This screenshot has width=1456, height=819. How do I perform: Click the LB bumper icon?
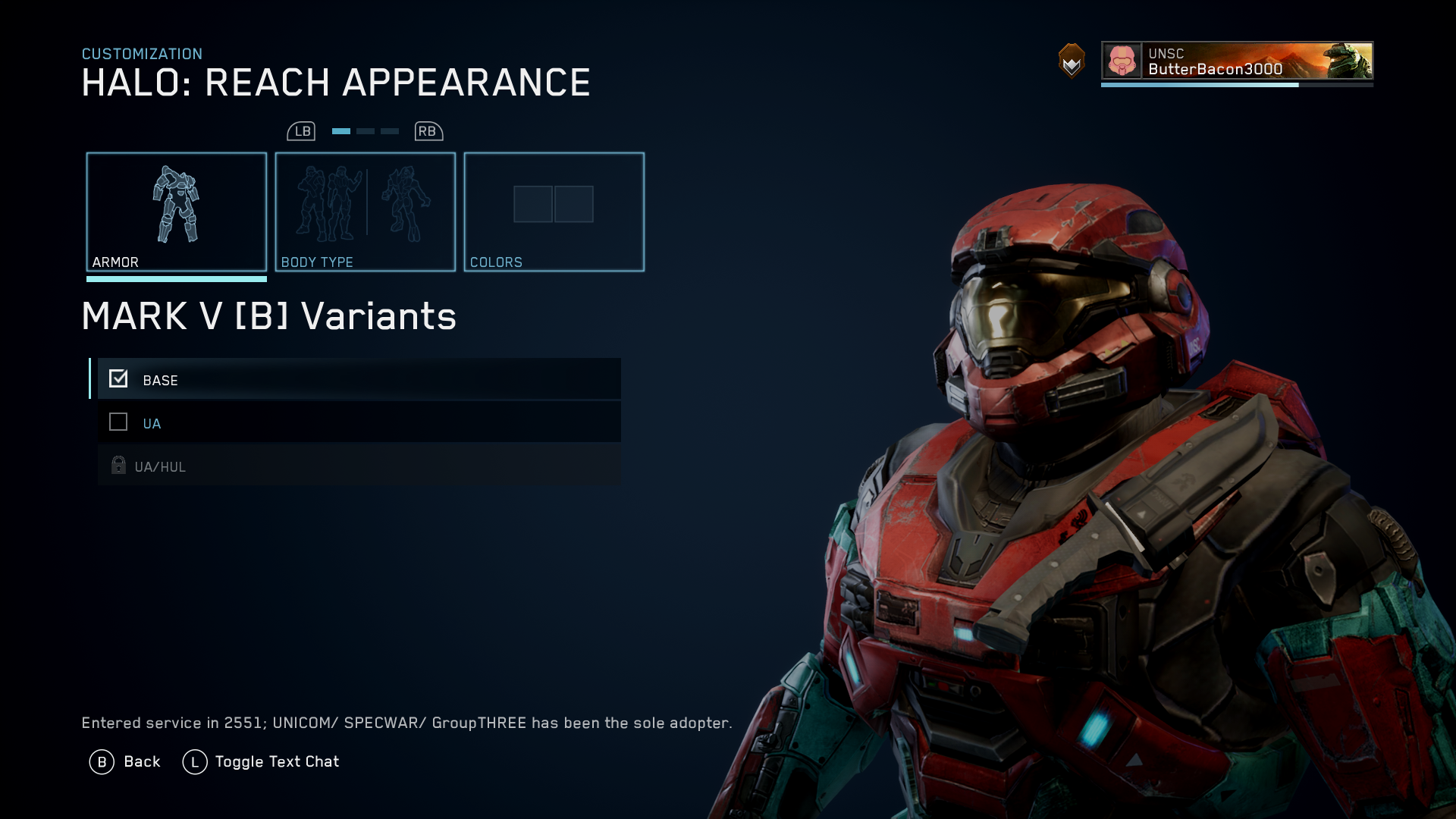pos(302,130)
